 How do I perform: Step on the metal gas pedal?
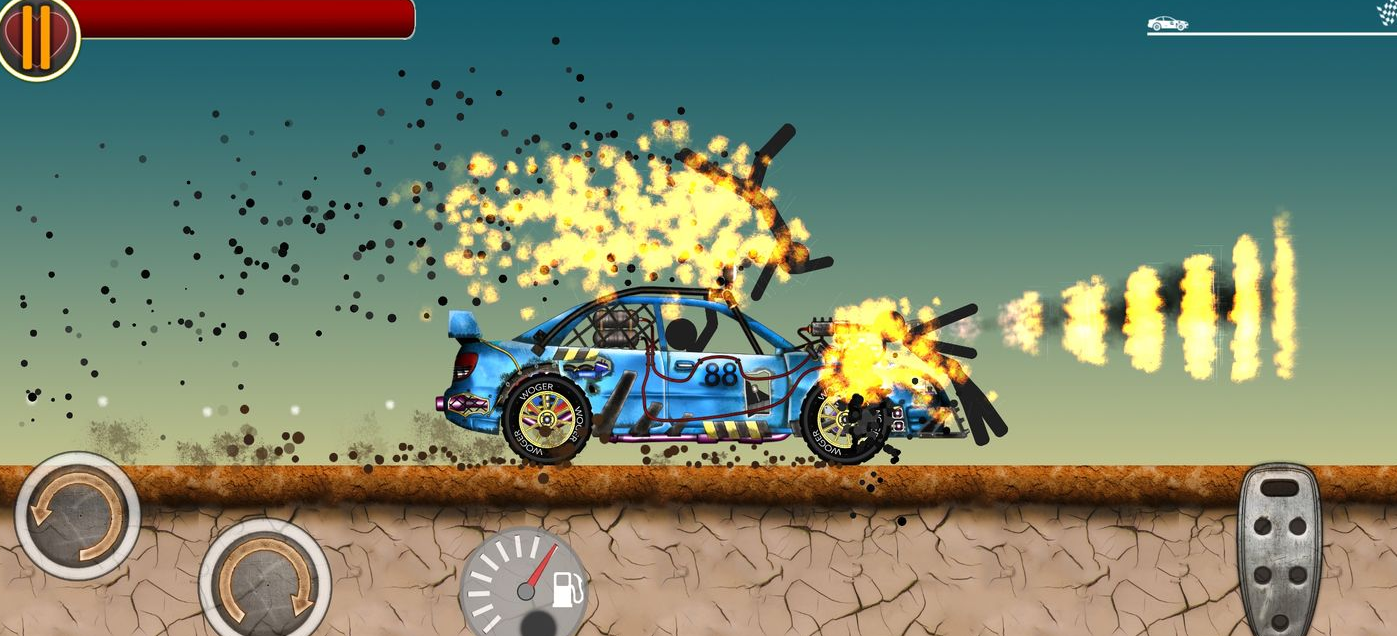[1279, 549]
